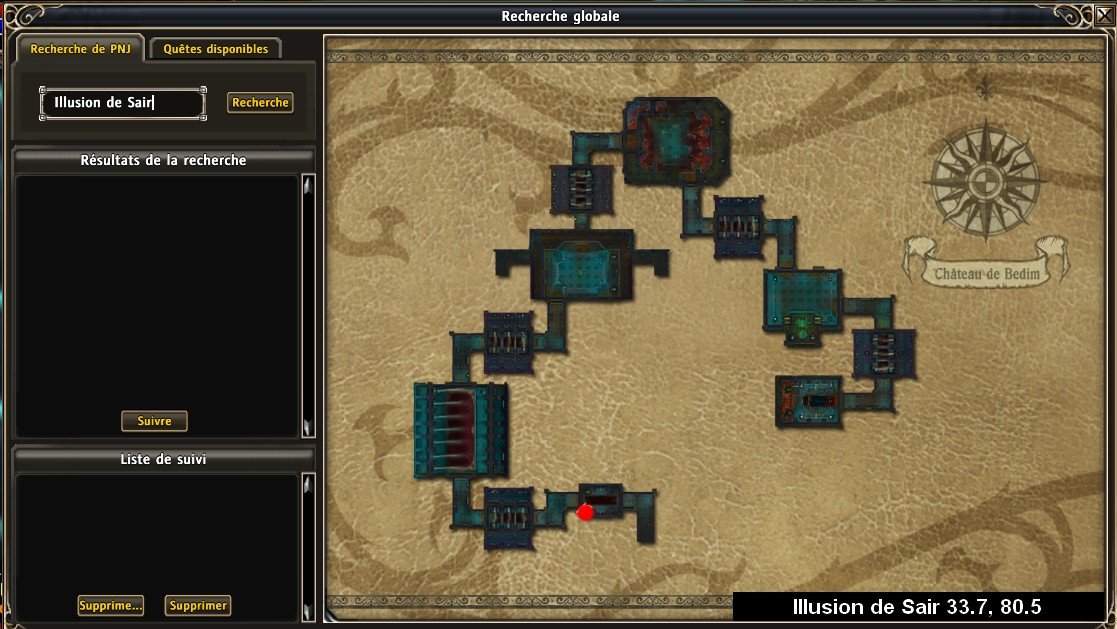This screenshot has width=1117, height=629.
Task: Click the NPC name search field
Action: pos(123,102)
